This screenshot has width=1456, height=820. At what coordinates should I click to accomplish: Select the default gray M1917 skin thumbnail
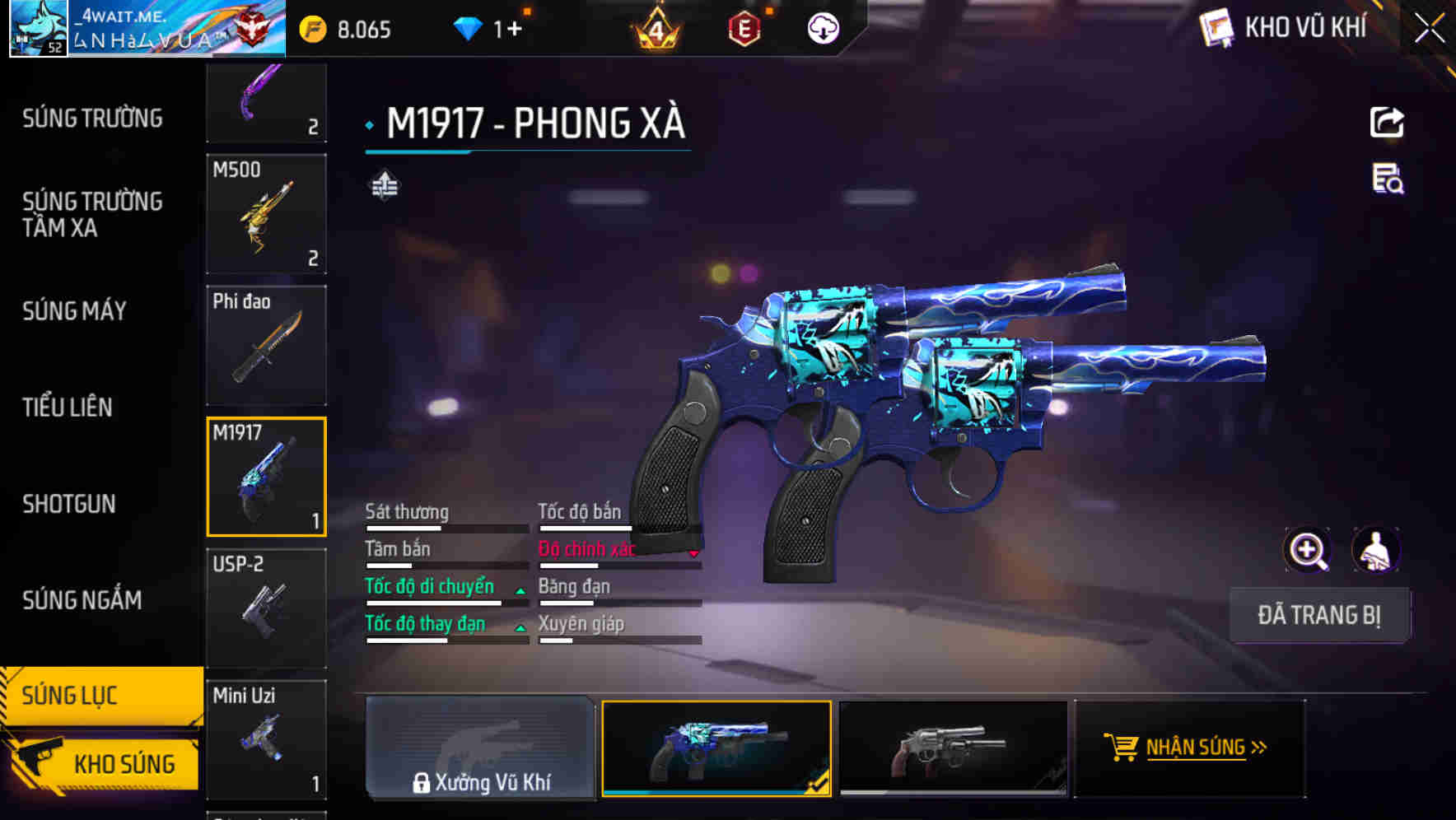pos(951,748)
